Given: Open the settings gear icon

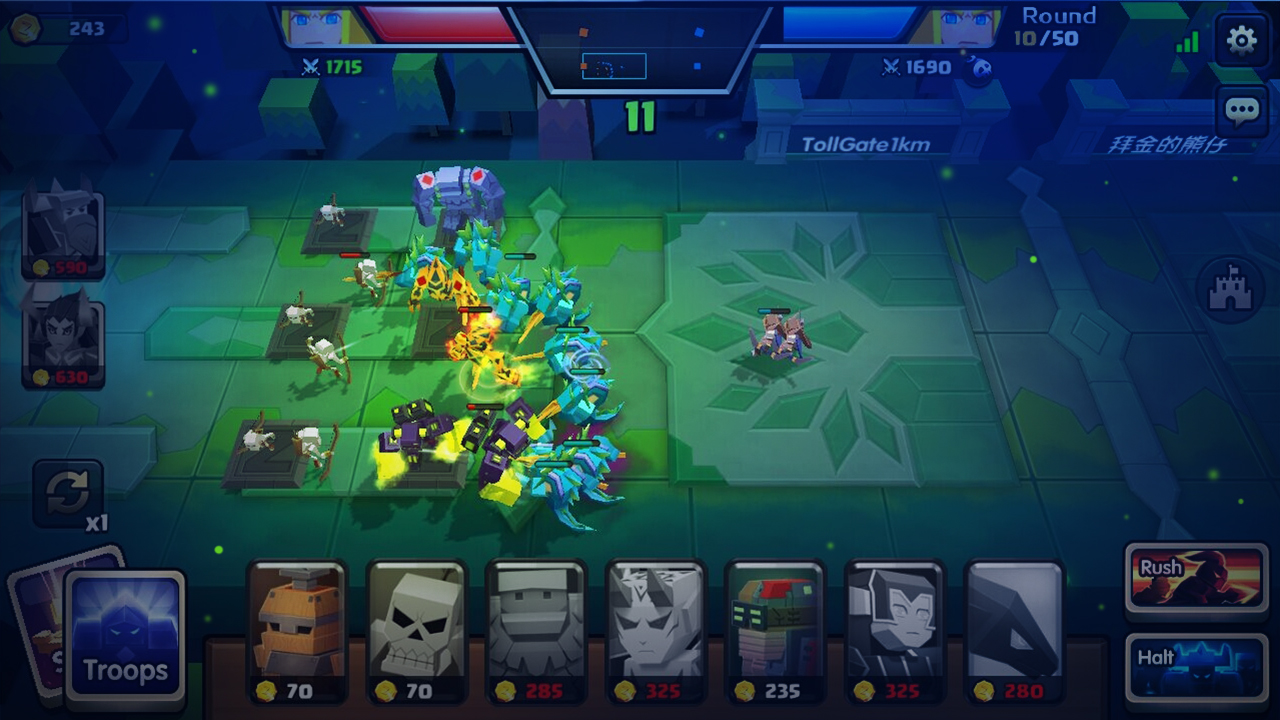Looking at the screenshot, I should 1241,40.
